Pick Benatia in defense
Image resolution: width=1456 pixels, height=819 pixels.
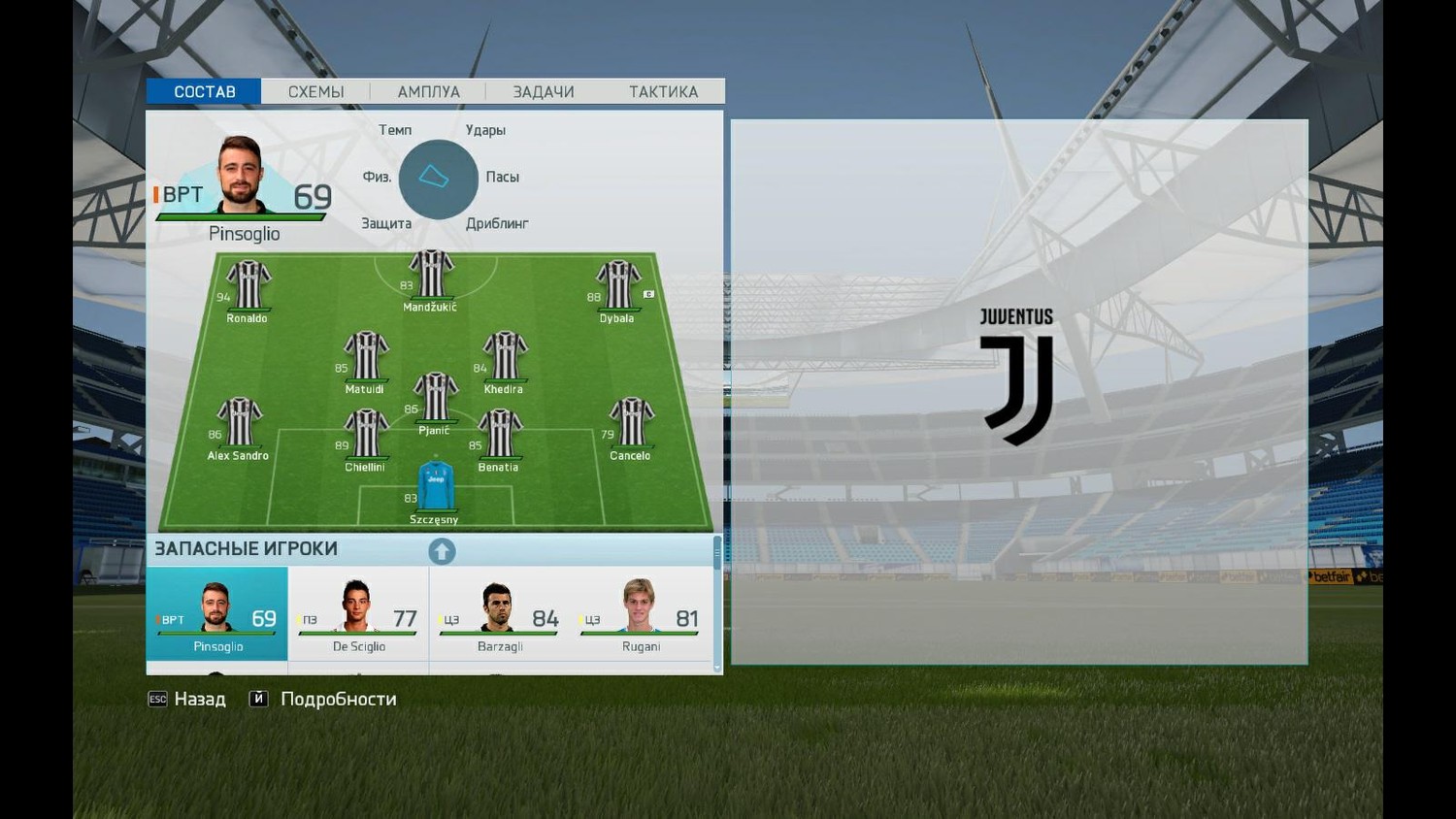(500, 434)
